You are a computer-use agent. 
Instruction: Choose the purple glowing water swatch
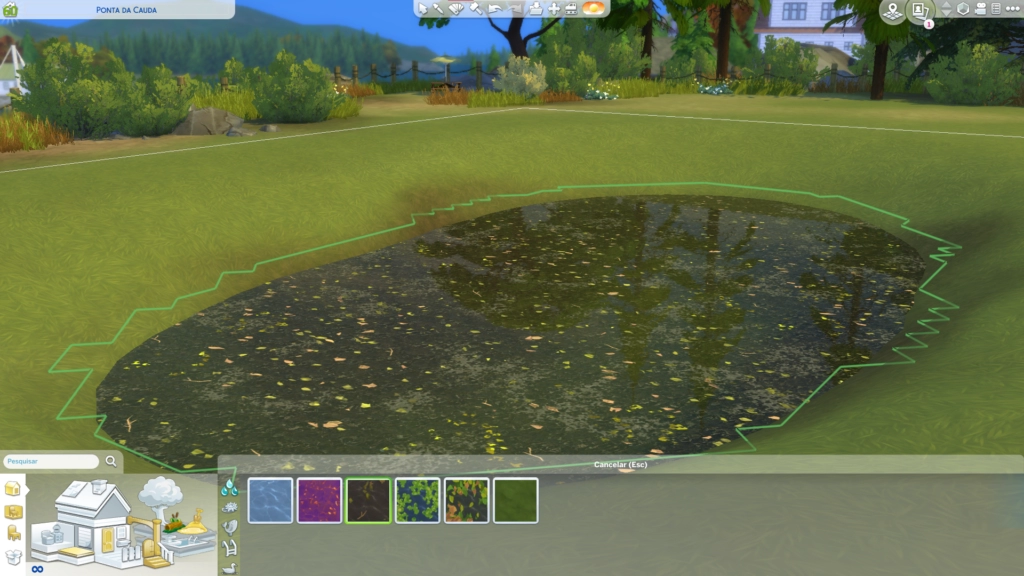(x=319, y=500)
